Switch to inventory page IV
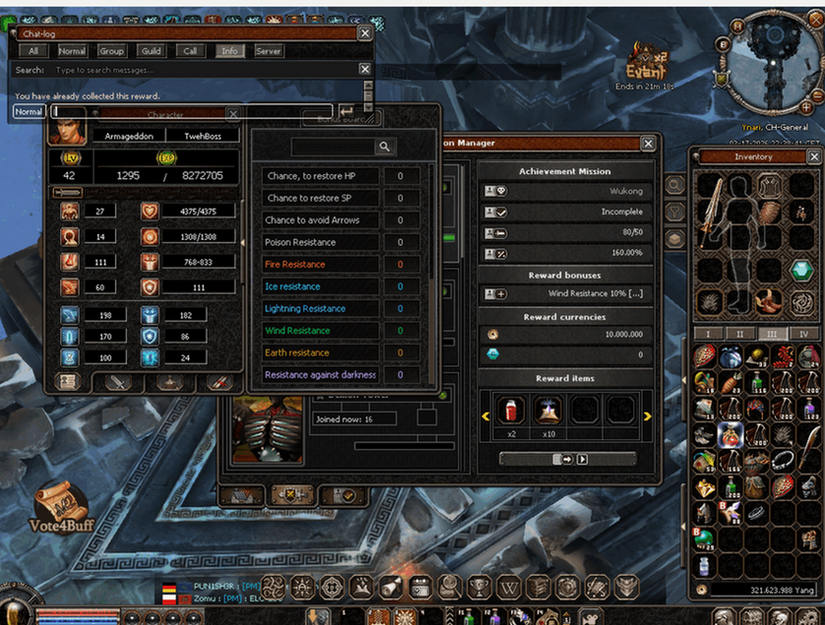The height and width of the screenshot is (625, 825). click(802, 333)
